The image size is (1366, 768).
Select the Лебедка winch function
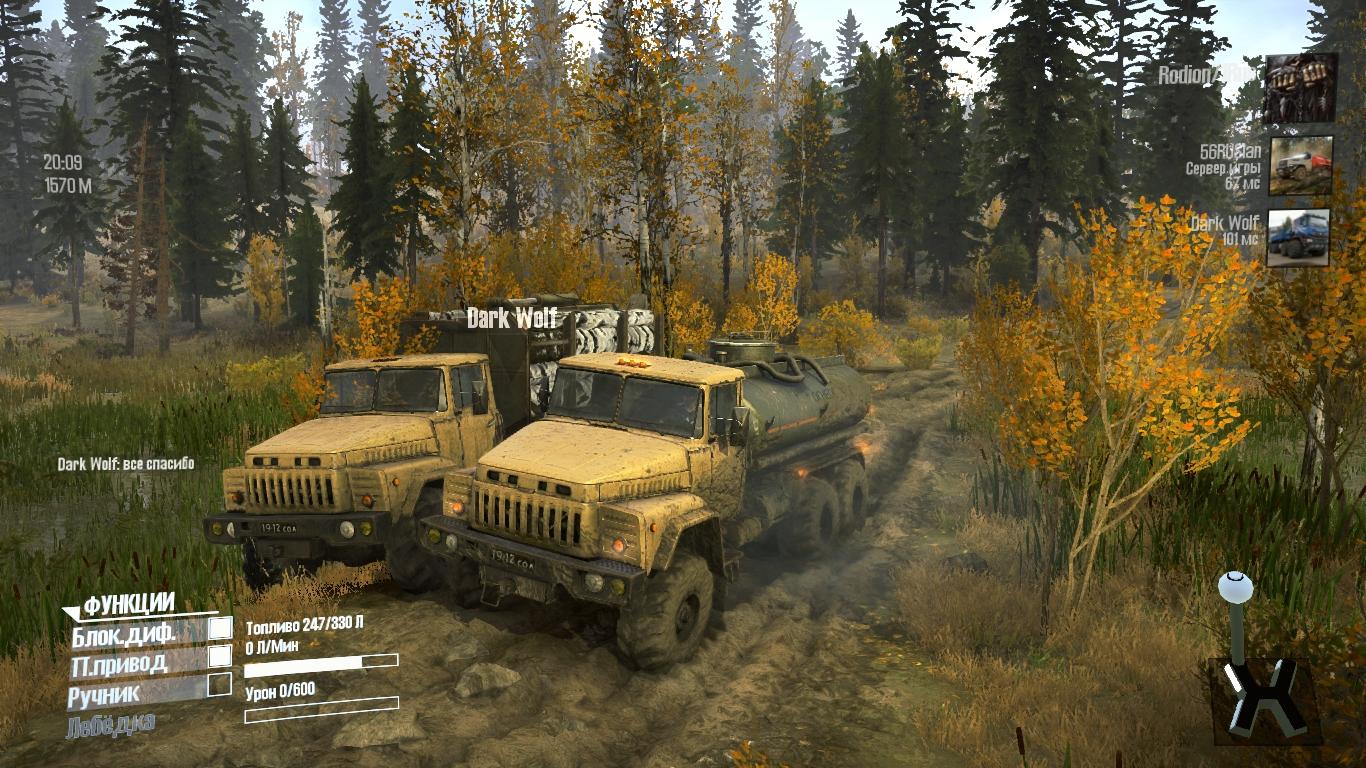coord(111,725)
